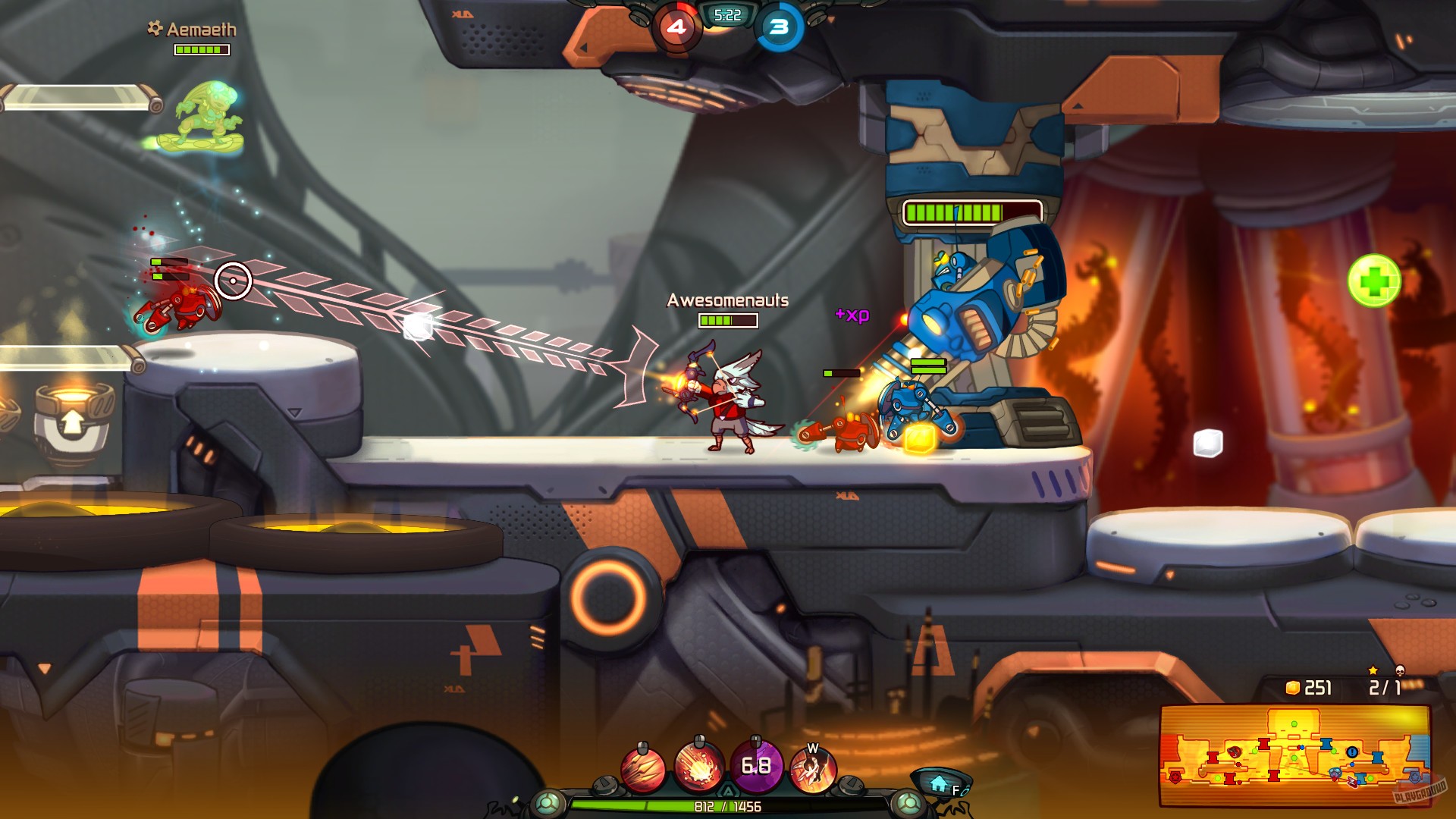Select the skull icon near the kill counter
Viewport: 1456px width, 819px height.
tap(1401, 670)
